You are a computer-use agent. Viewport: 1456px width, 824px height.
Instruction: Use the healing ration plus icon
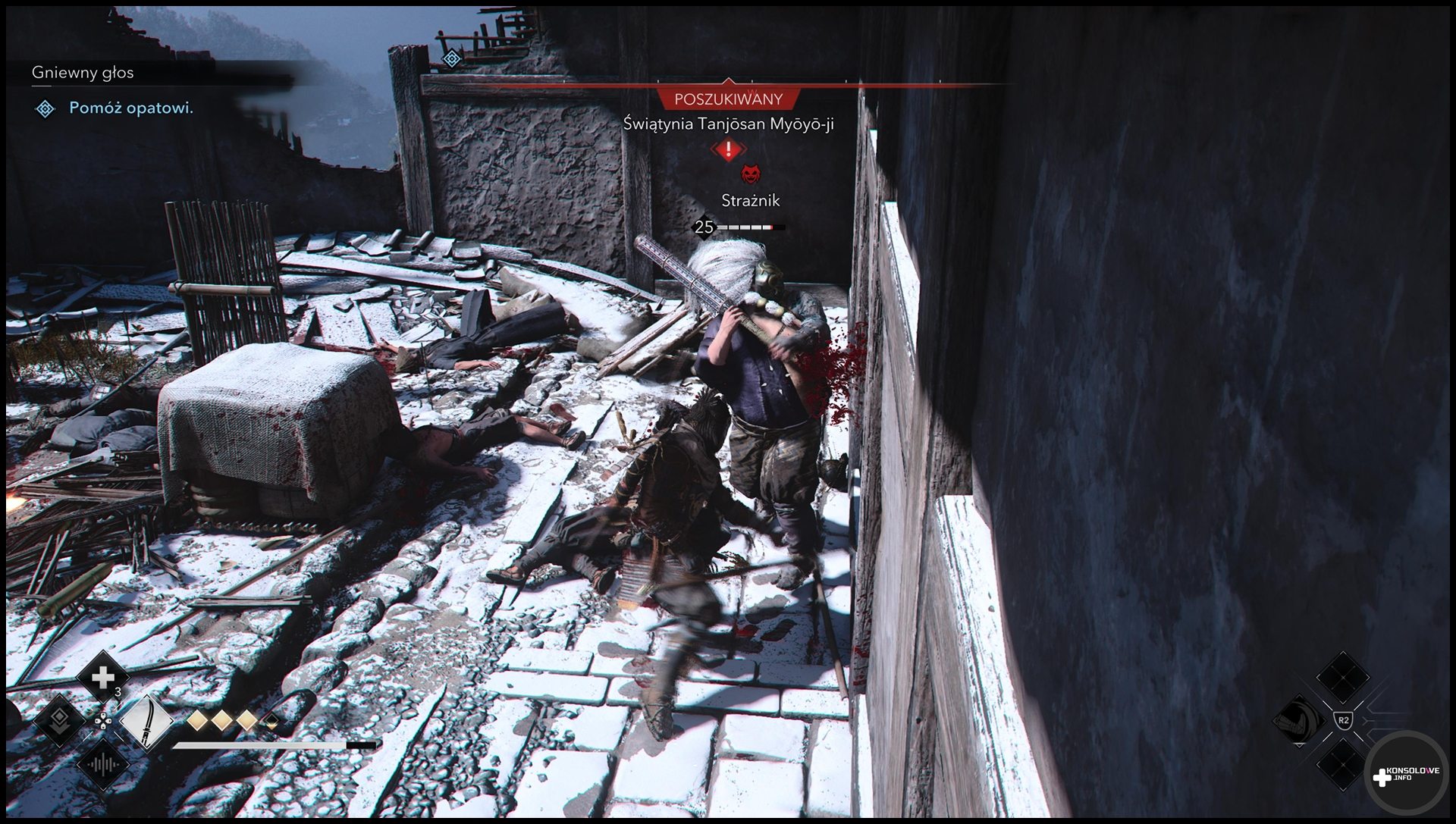pos(102,676)
